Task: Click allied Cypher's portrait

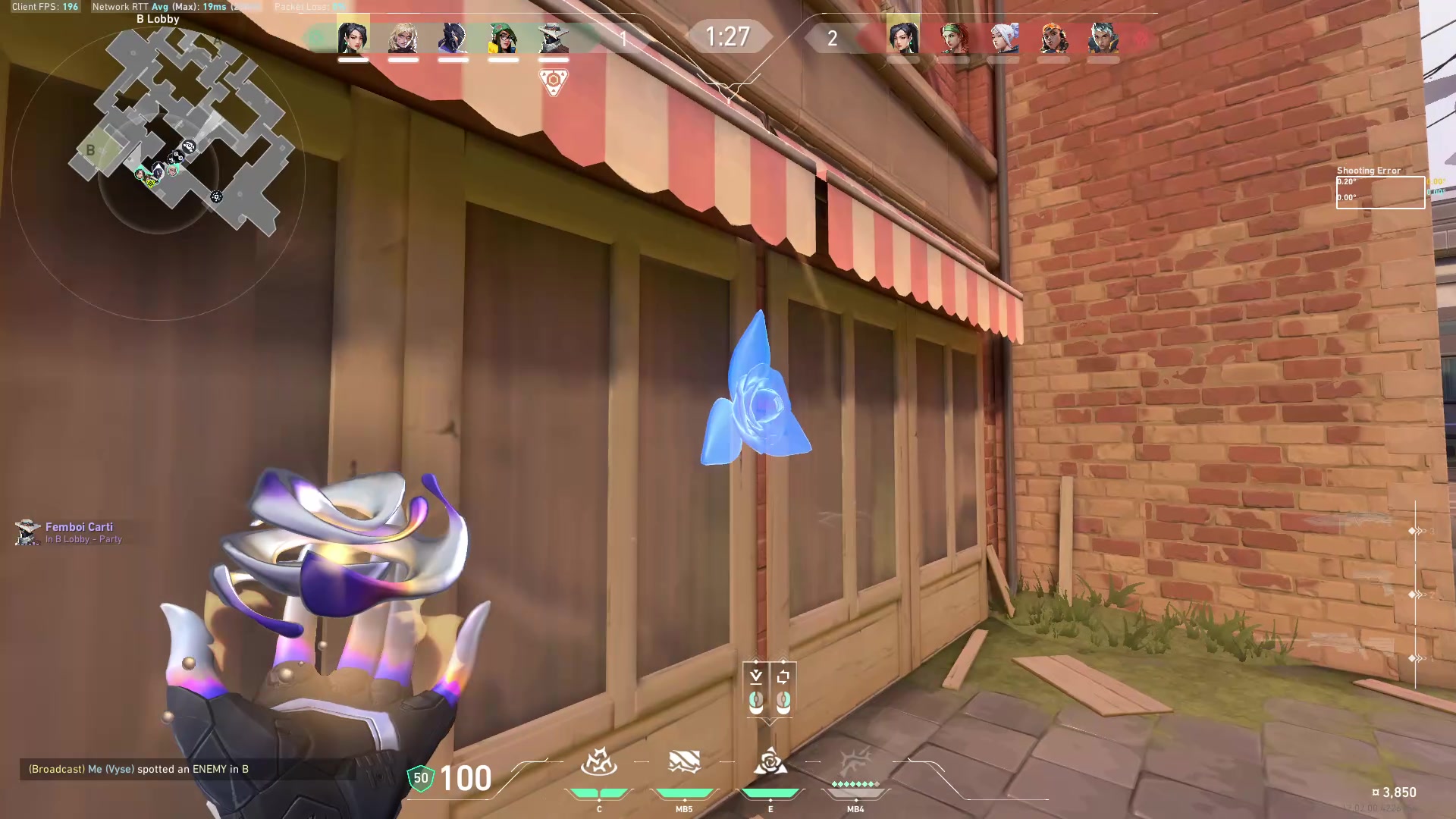Action: point(553,37)
